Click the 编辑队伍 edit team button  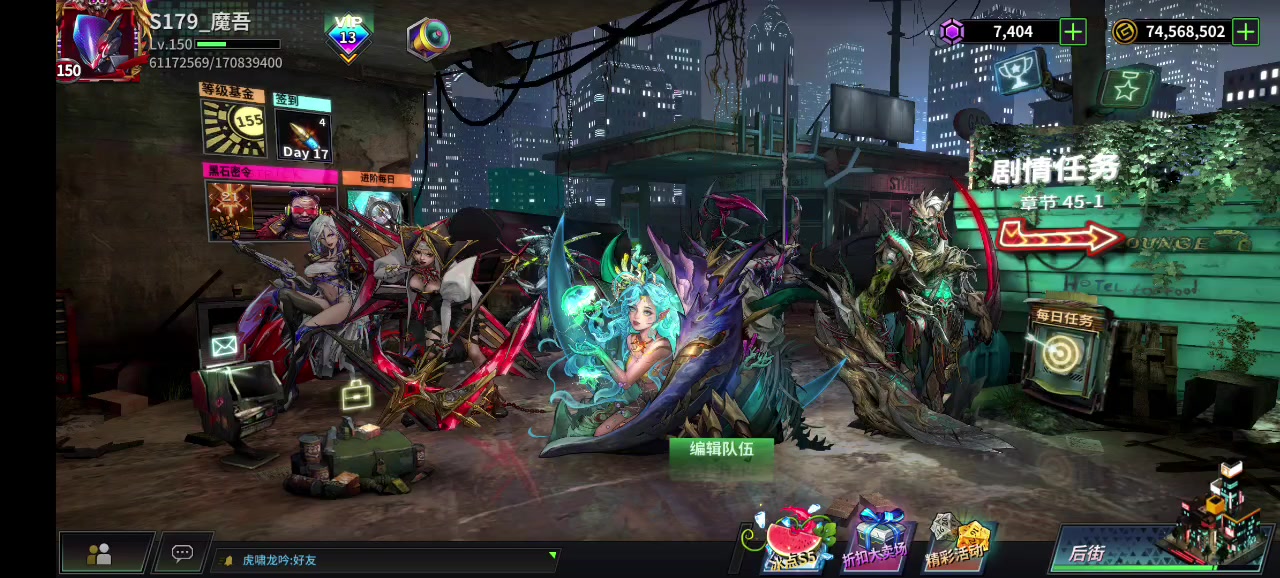point(722,450)
